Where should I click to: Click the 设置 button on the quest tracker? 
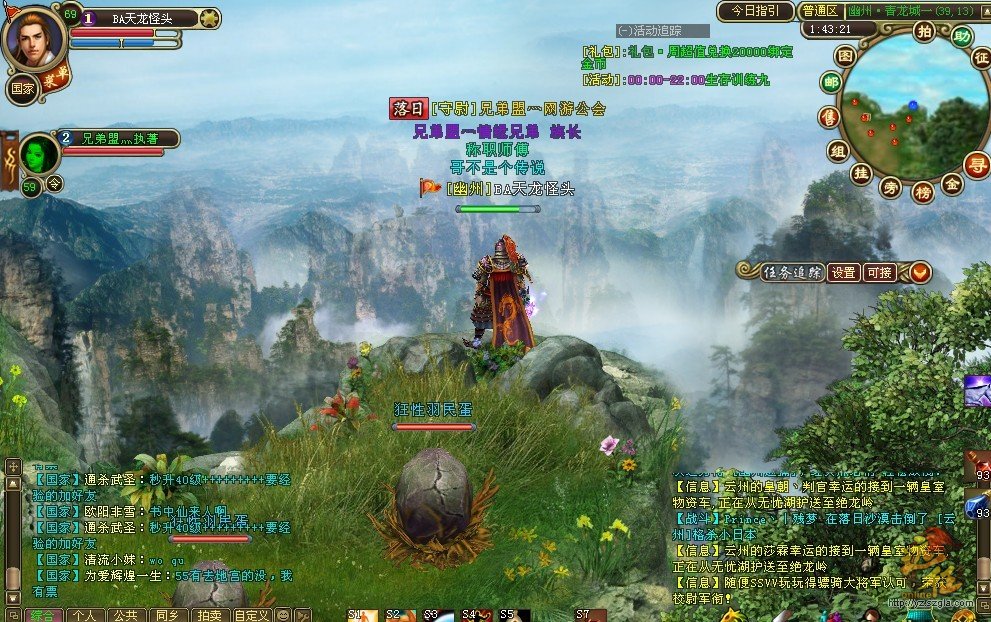(x=843, y=272)
